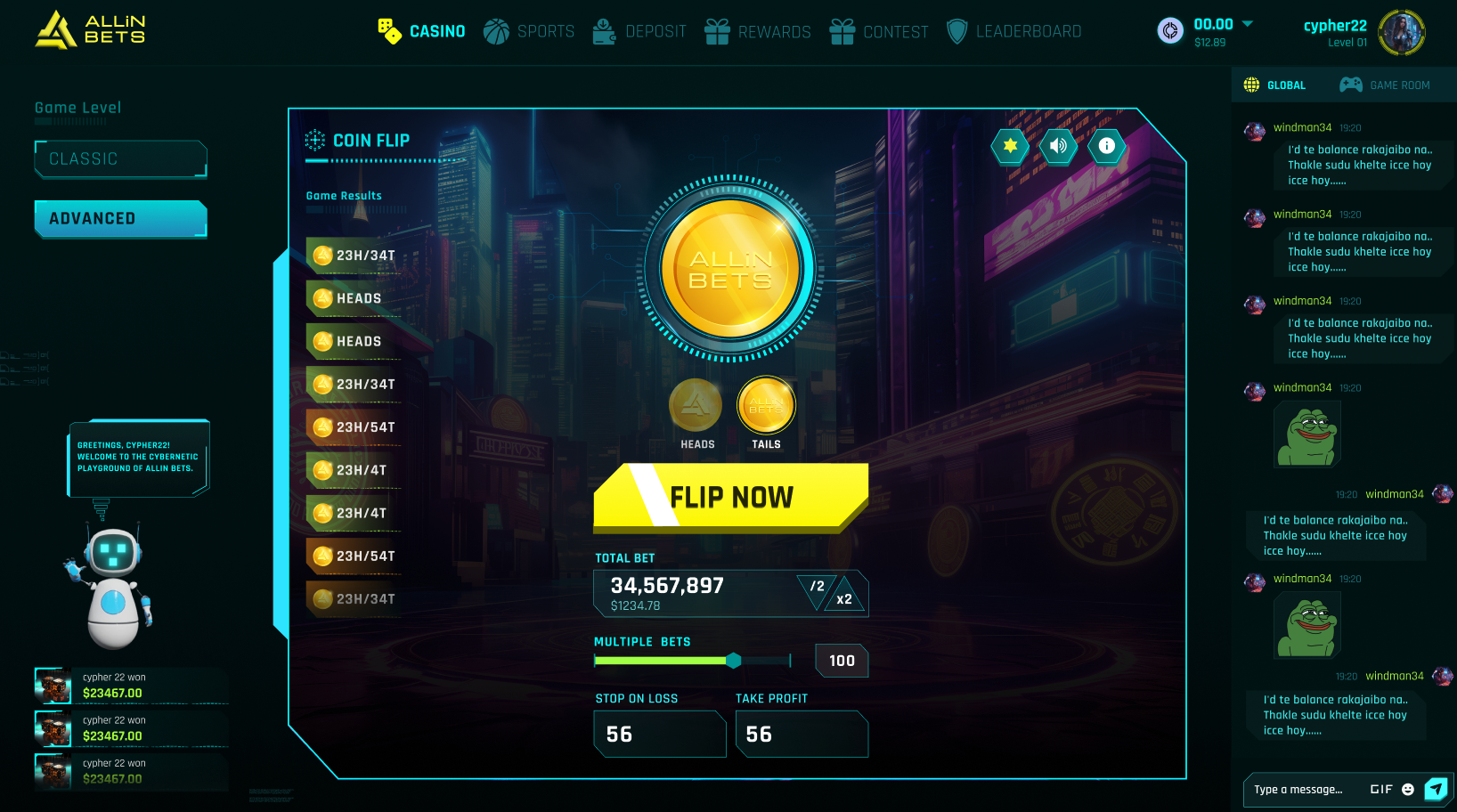Send a chat message with the arrow button
Screen dimensions: 1457x812
click(x=1436, y=789)
